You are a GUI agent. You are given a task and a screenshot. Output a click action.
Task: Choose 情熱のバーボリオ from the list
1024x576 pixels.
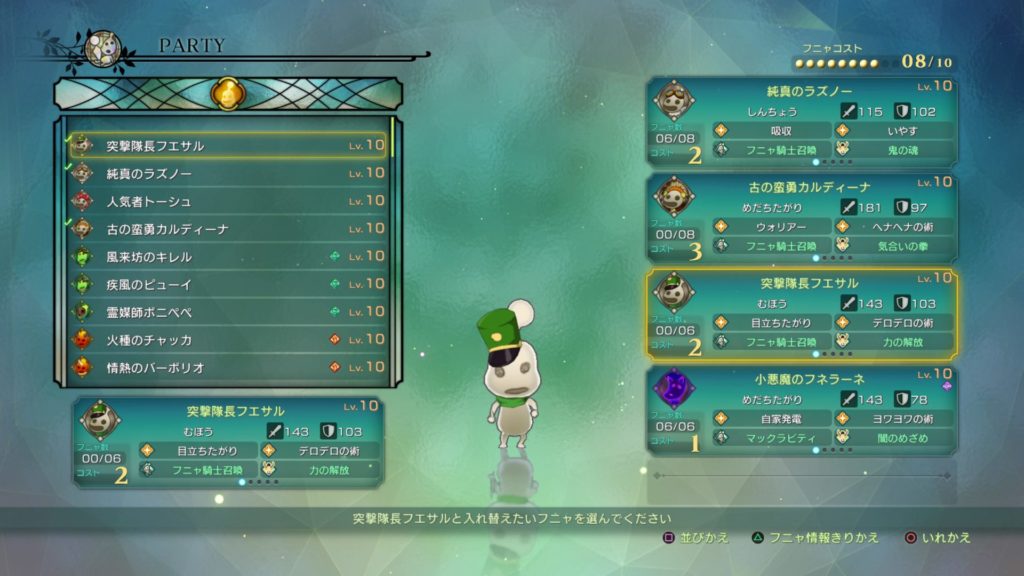click(x=230, y=367)
